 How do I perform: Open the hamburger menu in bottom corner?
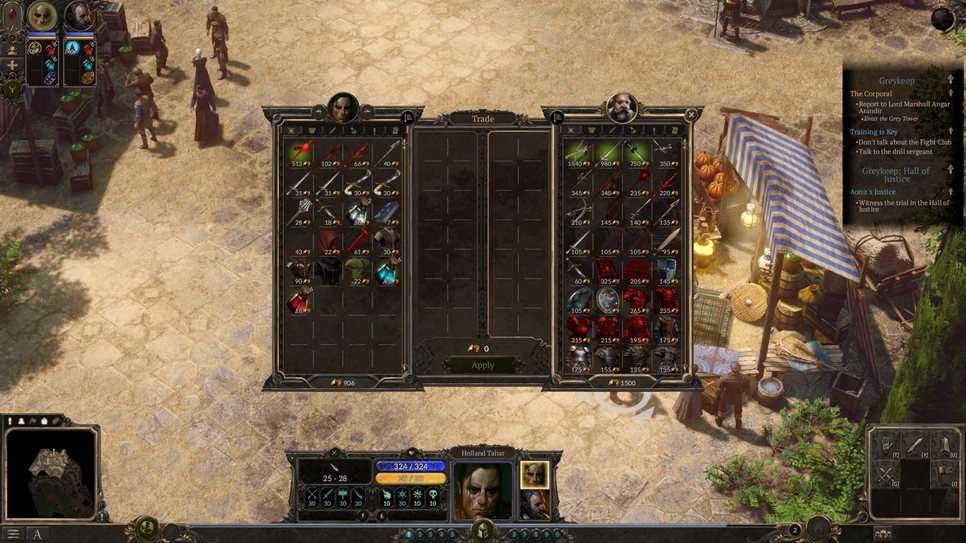[x=13, y=534]
